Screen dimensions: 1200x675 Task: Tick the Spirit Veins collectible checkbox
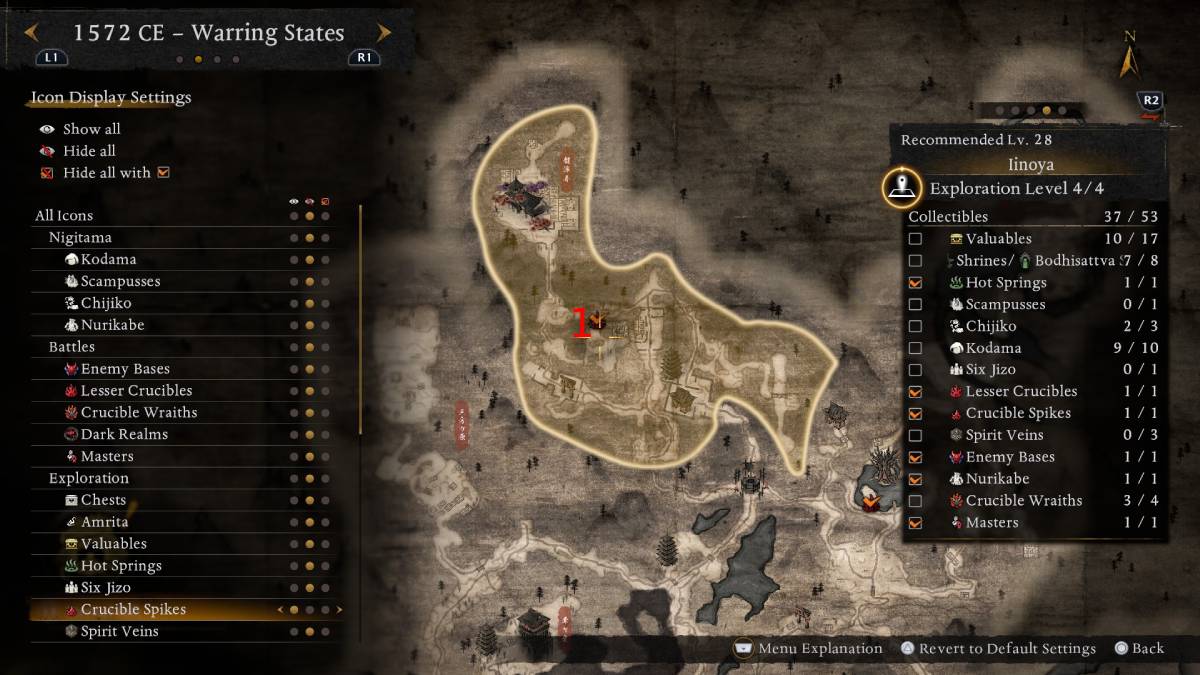click(915, 435)
